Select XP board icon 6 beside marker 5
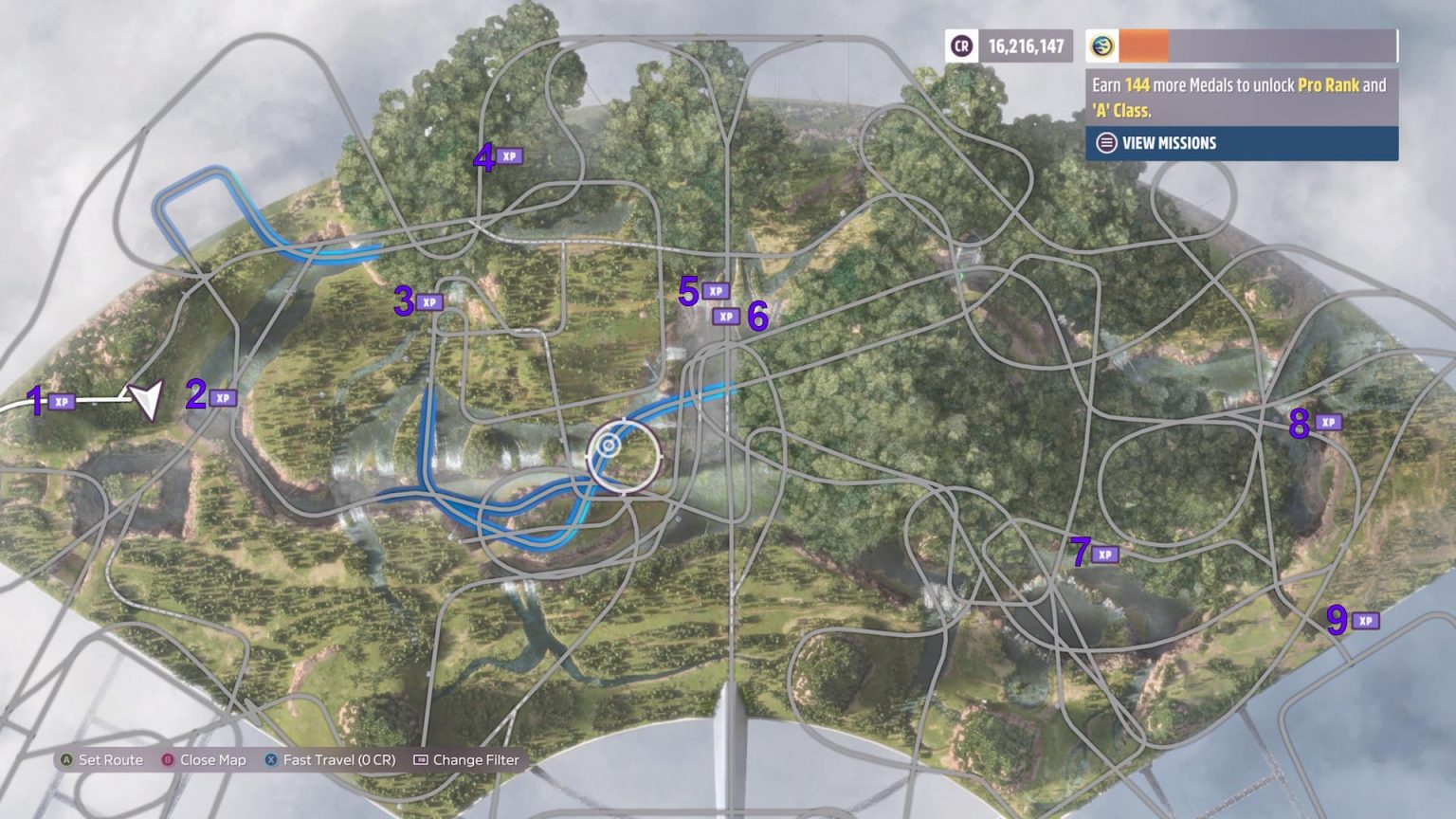Viewport: 1456px width, 819px height. coord(726,317)
